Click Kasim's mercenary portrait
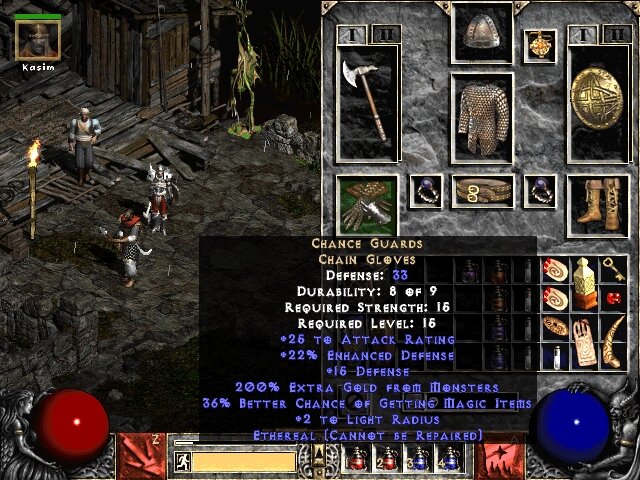The height and width of the screenshot is (480, 640). tap(38, 39)
